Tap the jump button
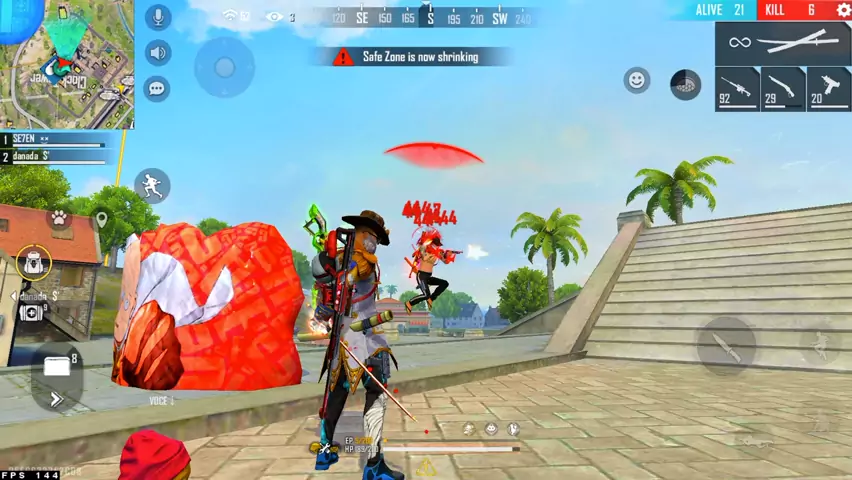 click(821, 346)
